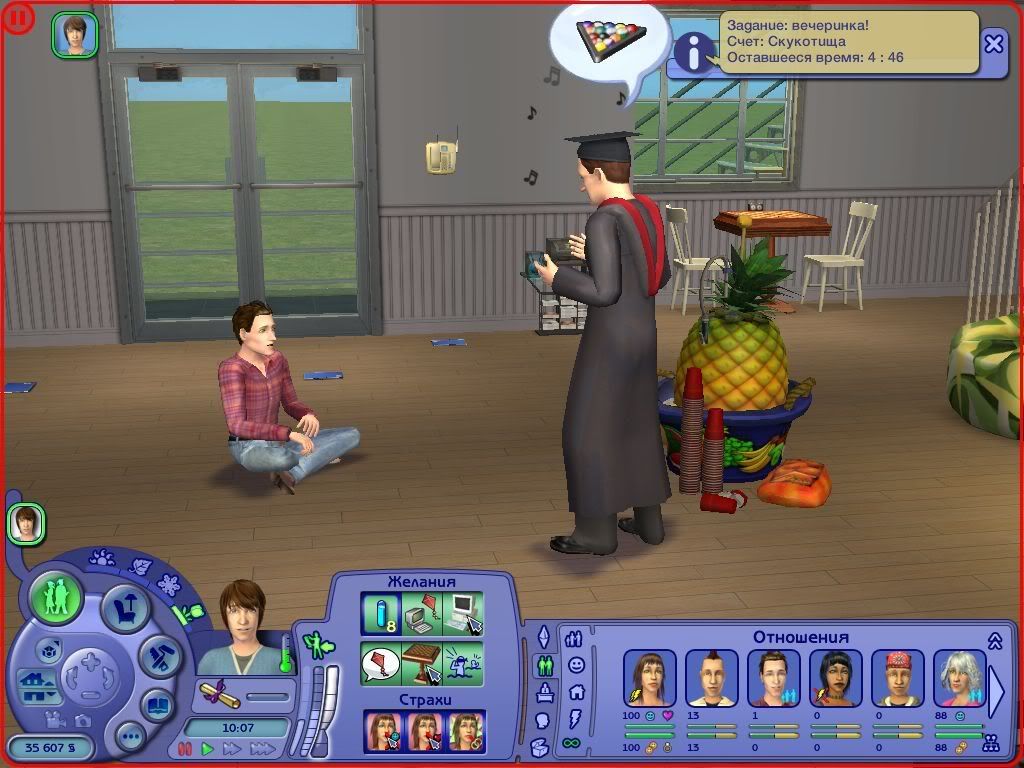Image resolution: width=1024 pixels, height=768 pixels.
Task: Set speed to triple fast-forward
Action: pyautogui.click(x=262, y=748)
